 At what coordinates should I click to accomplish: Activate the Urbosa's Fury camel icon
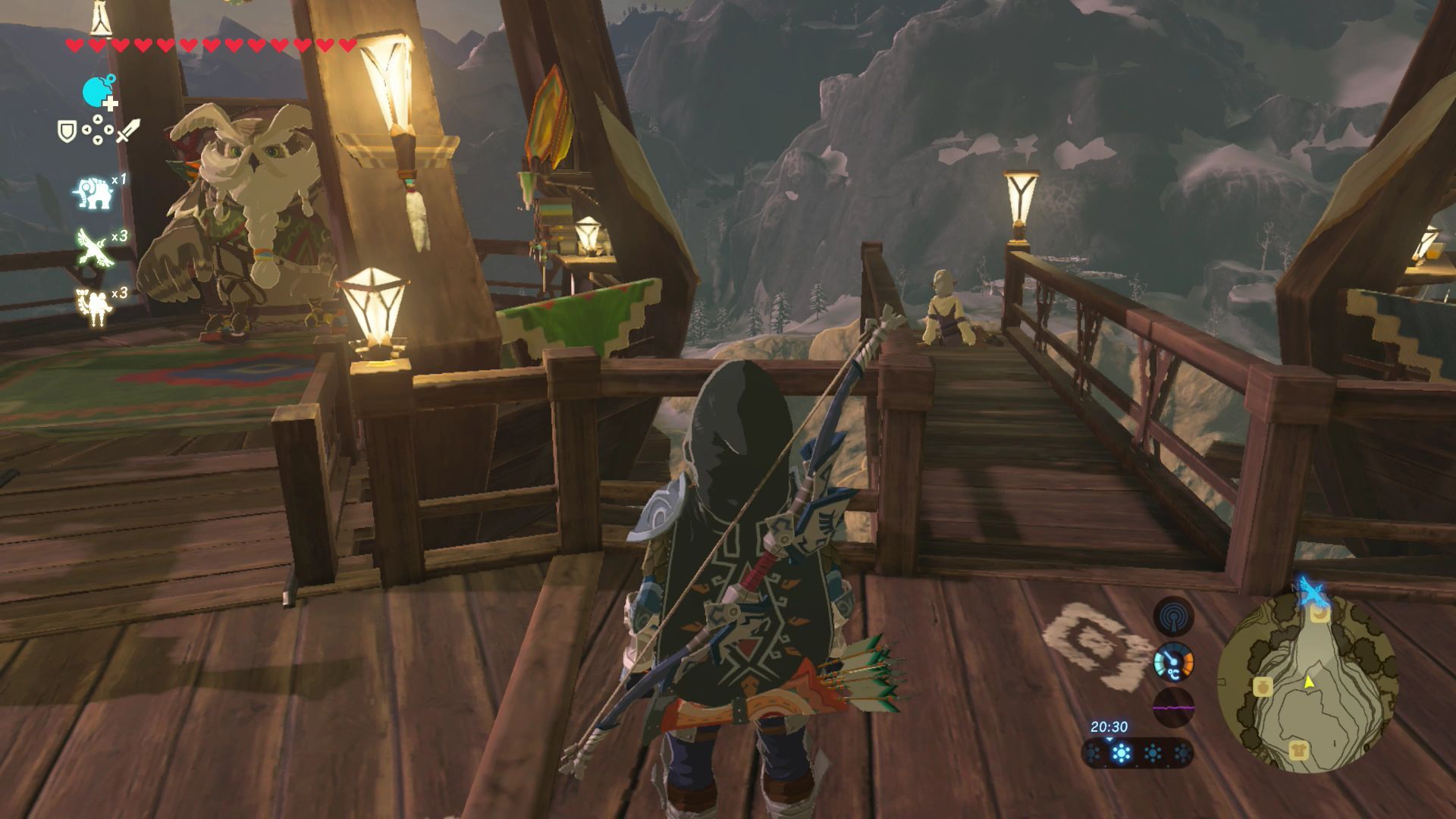tap(93, 305)
